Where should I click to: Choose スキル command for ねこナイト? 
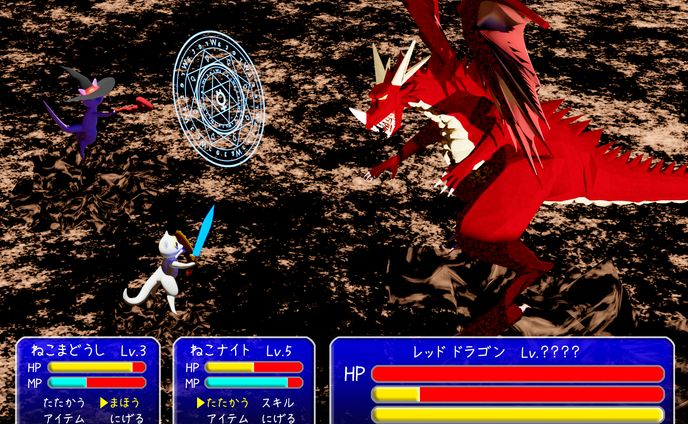coord(278,402)
